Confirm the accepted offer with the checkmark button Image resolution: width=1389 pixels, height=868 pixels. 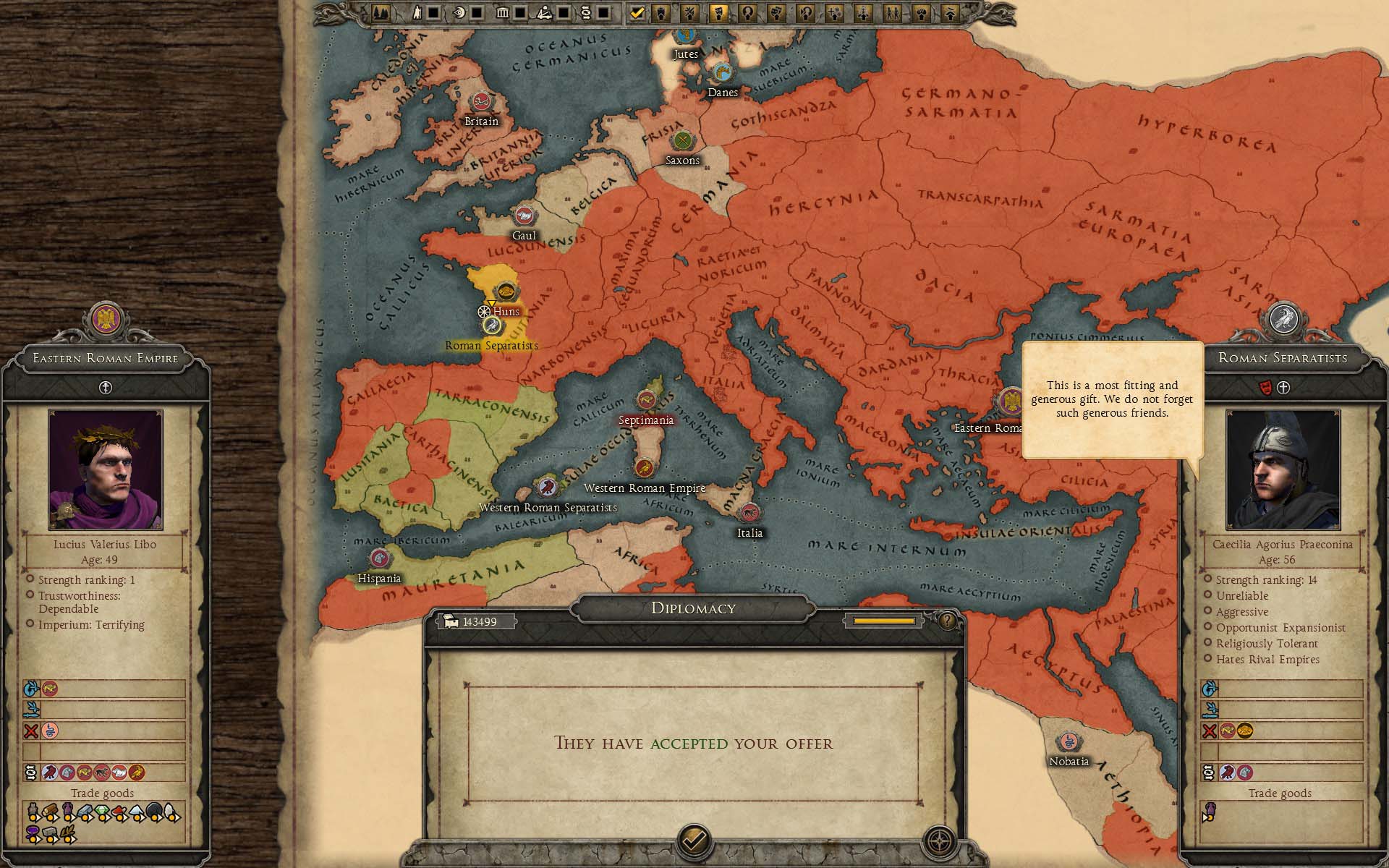tap(694, 841)
